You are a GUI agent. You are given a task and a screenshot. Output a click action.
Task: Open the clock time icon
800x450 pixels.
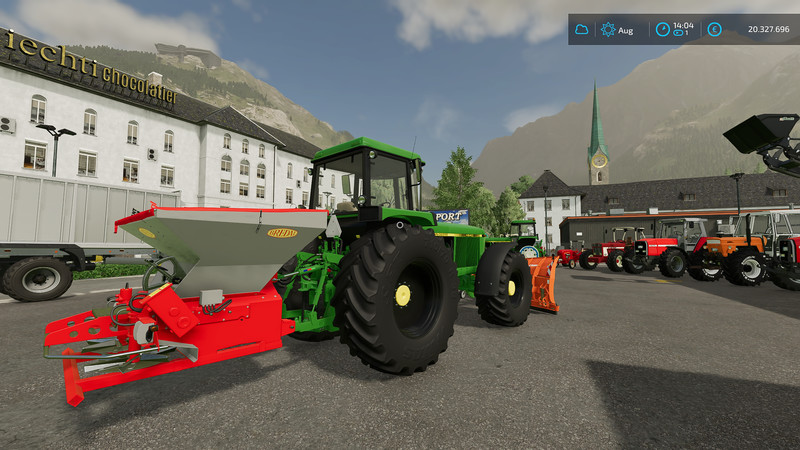pyautogui.click(x=662, y=30)
